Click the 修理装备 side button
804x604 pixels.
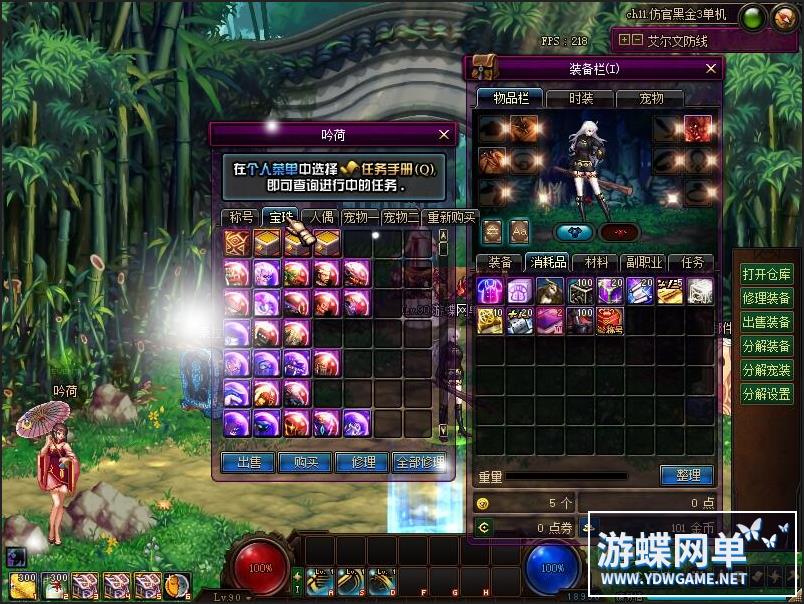[767, 298]
